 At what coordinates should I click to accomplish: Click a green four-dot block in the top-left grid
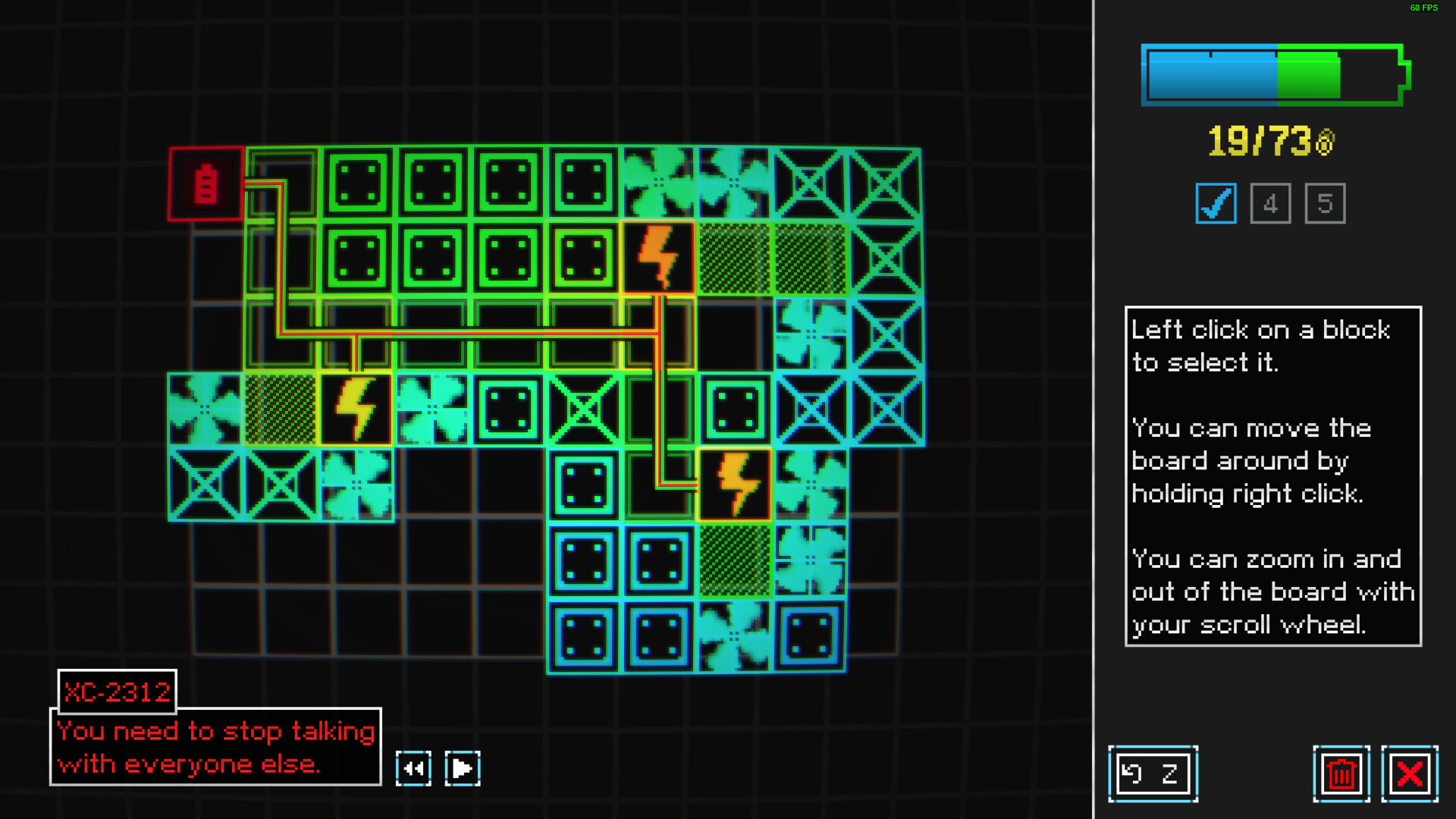click(x=356, y=180)
